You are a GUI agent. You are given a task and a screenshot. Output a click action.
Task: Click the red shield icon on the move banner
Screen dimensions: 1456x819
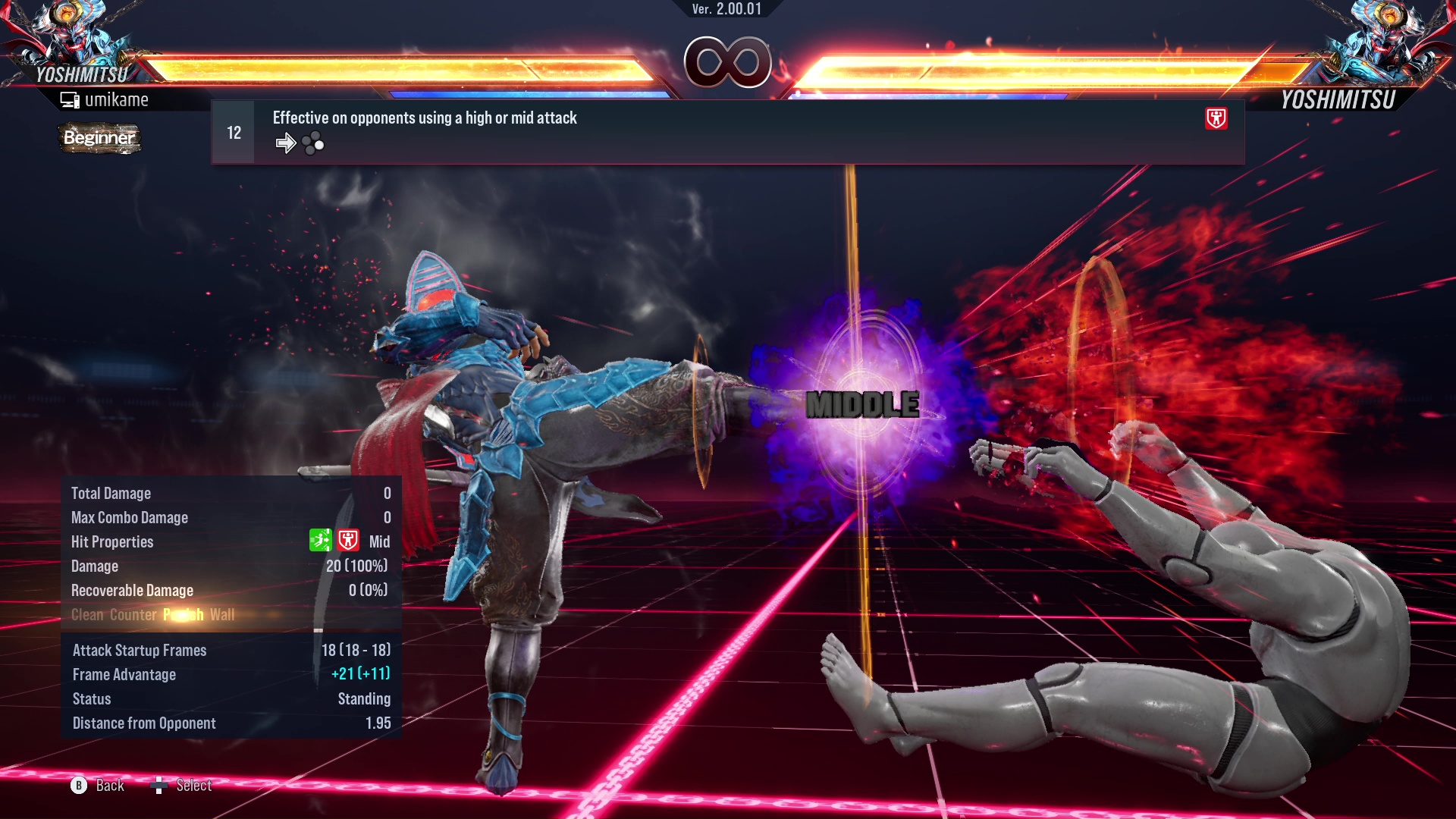click(1216, 118)
